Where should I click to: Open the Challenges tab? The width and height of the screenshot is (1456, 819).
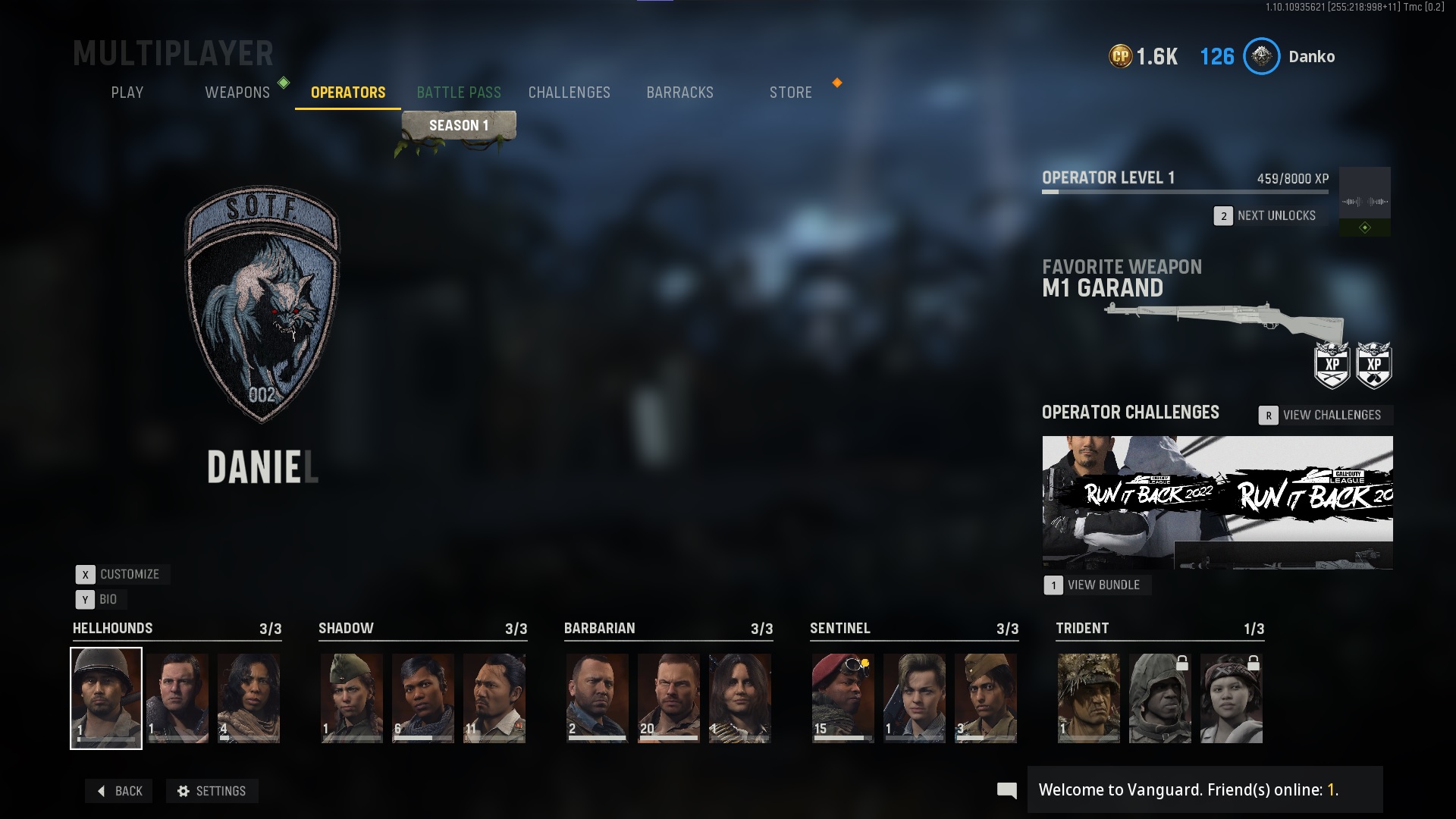click(569, 93)
